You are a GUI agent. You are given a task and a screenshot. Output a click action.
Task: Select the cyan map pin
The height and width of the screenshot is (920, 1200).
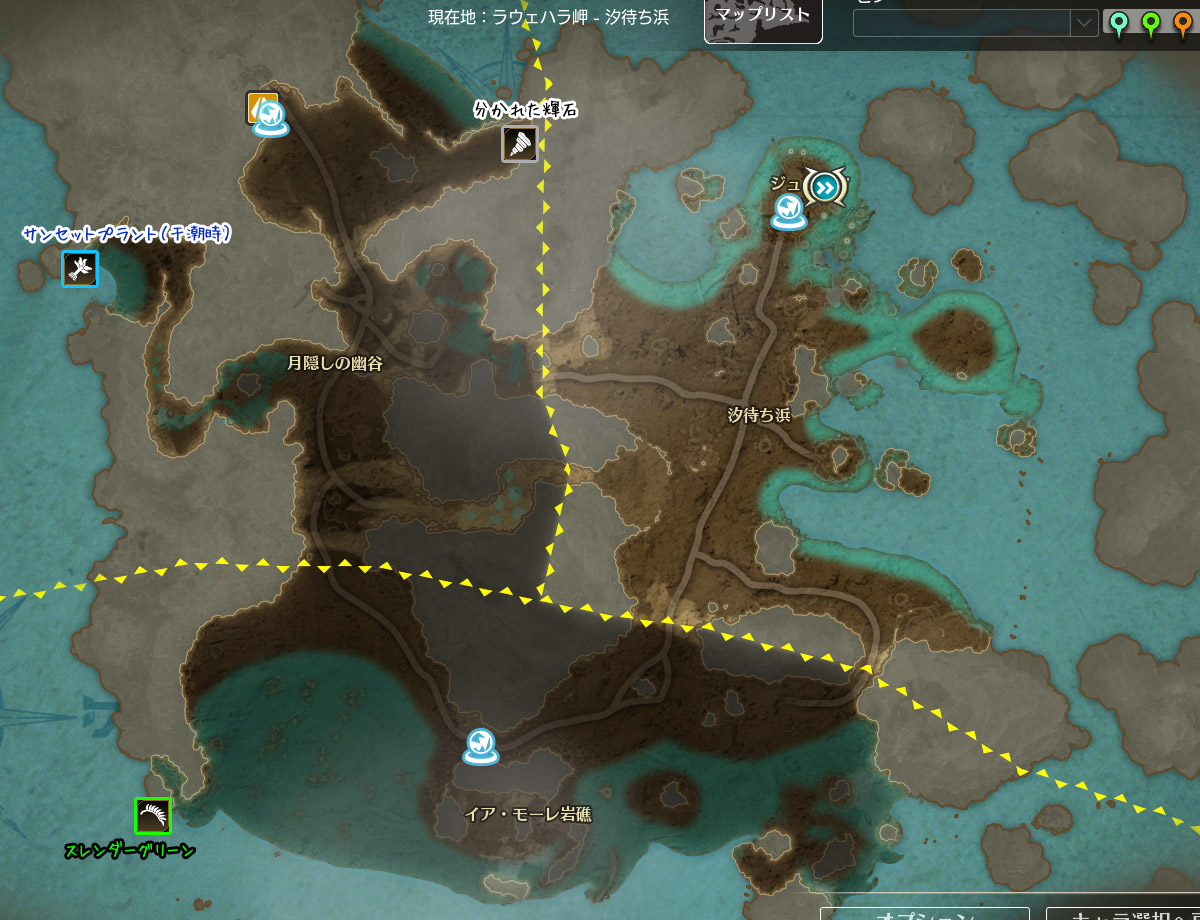[1118, 23]
